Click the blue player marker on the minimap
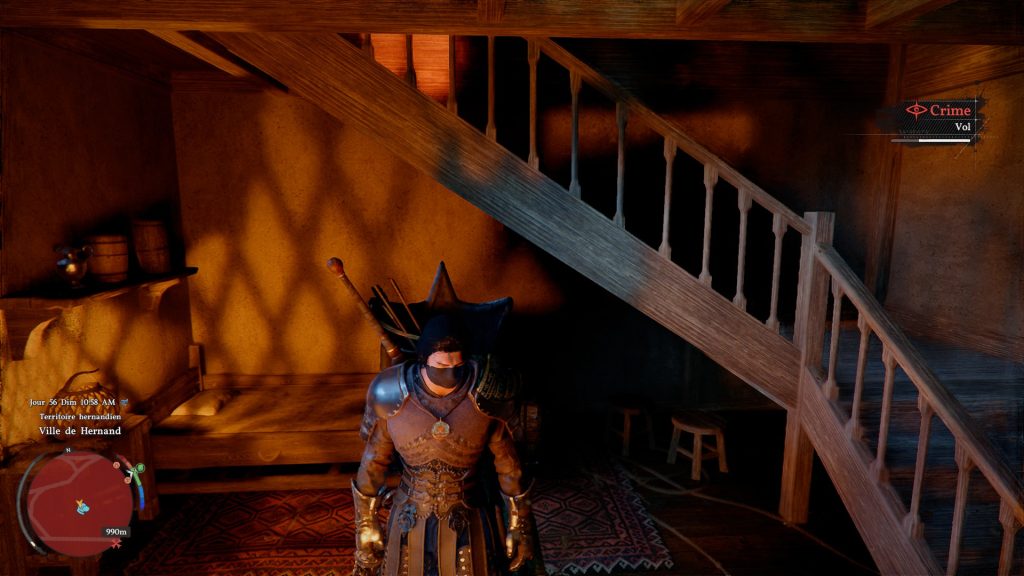 pyautogui.click(x=82, y=507)
